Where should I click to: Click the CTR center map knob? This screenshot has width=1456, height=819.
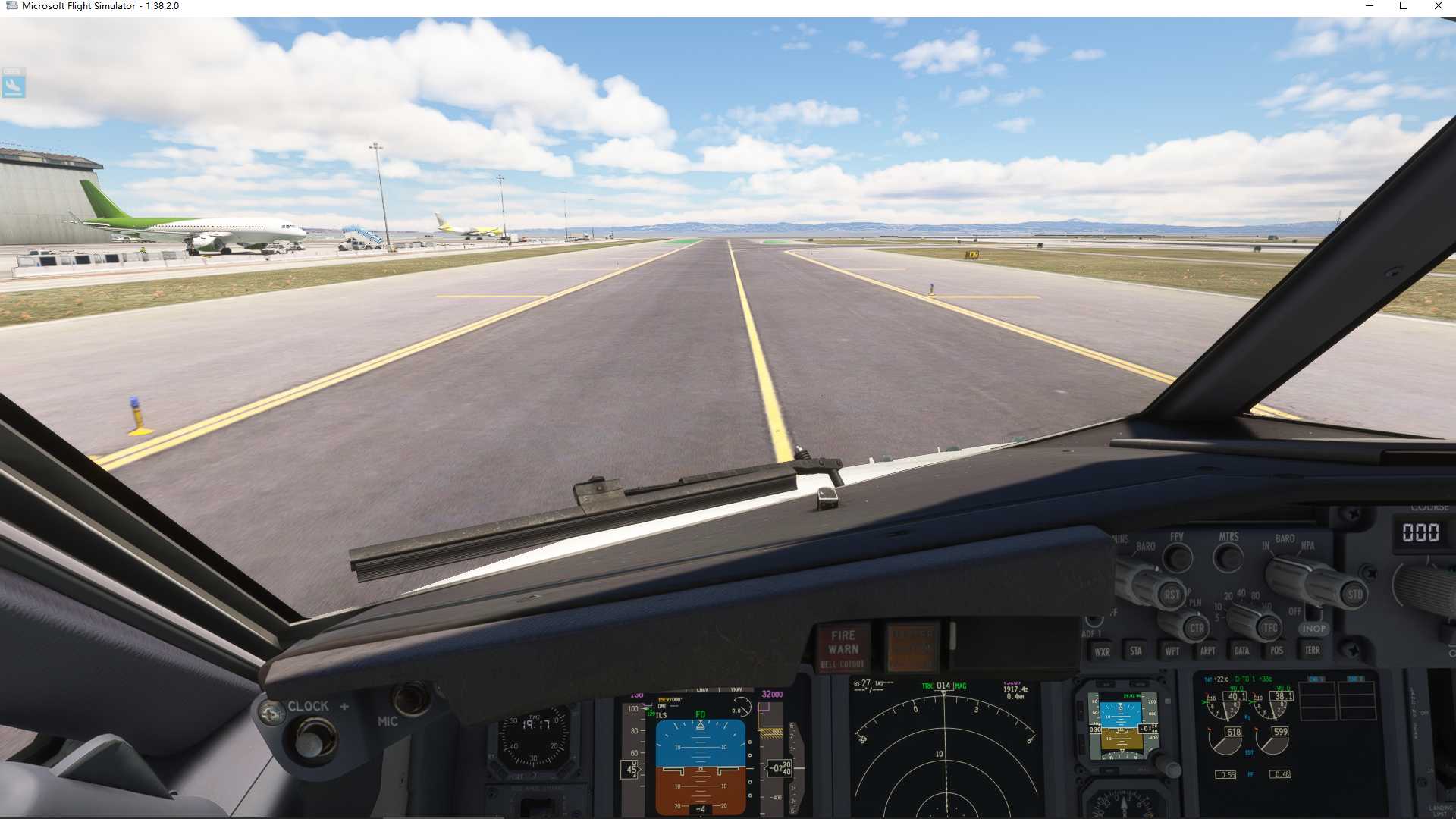[x=1198, y=628]
